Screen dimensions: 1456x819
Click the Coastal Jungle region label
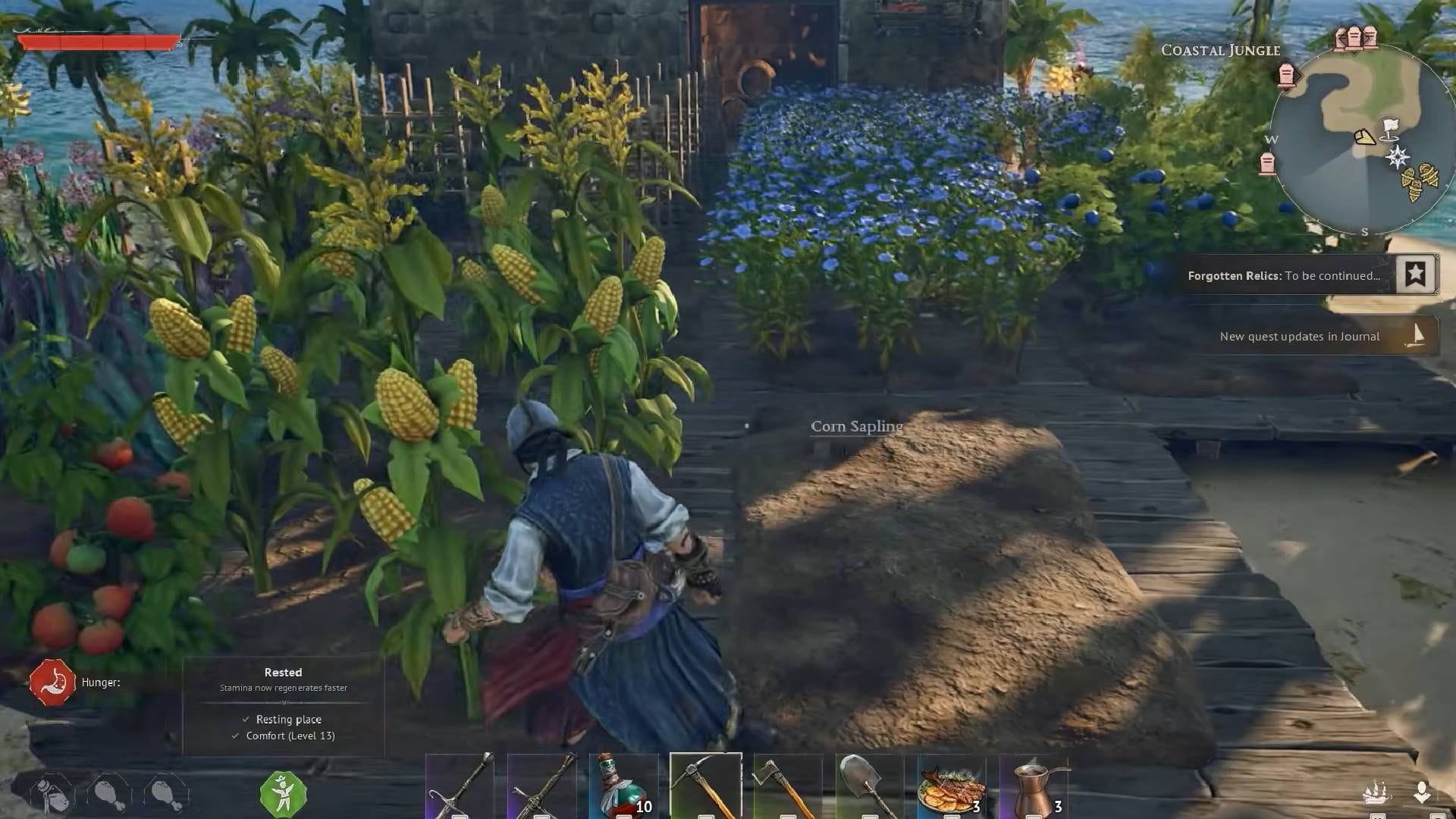tap(1219, 50)
